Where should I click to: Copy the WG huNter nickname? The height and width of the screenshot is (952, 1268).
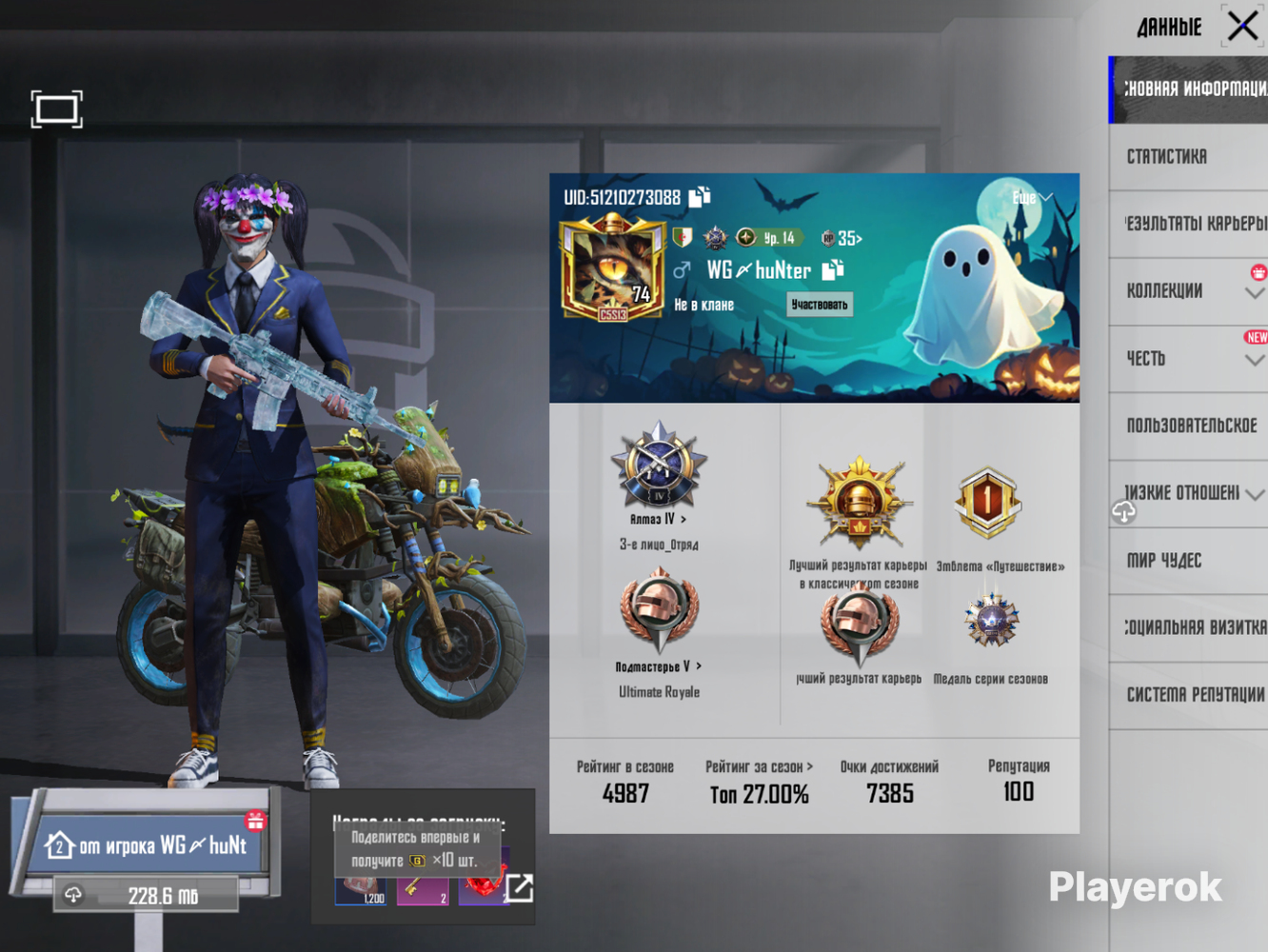(x=833, y=270)
